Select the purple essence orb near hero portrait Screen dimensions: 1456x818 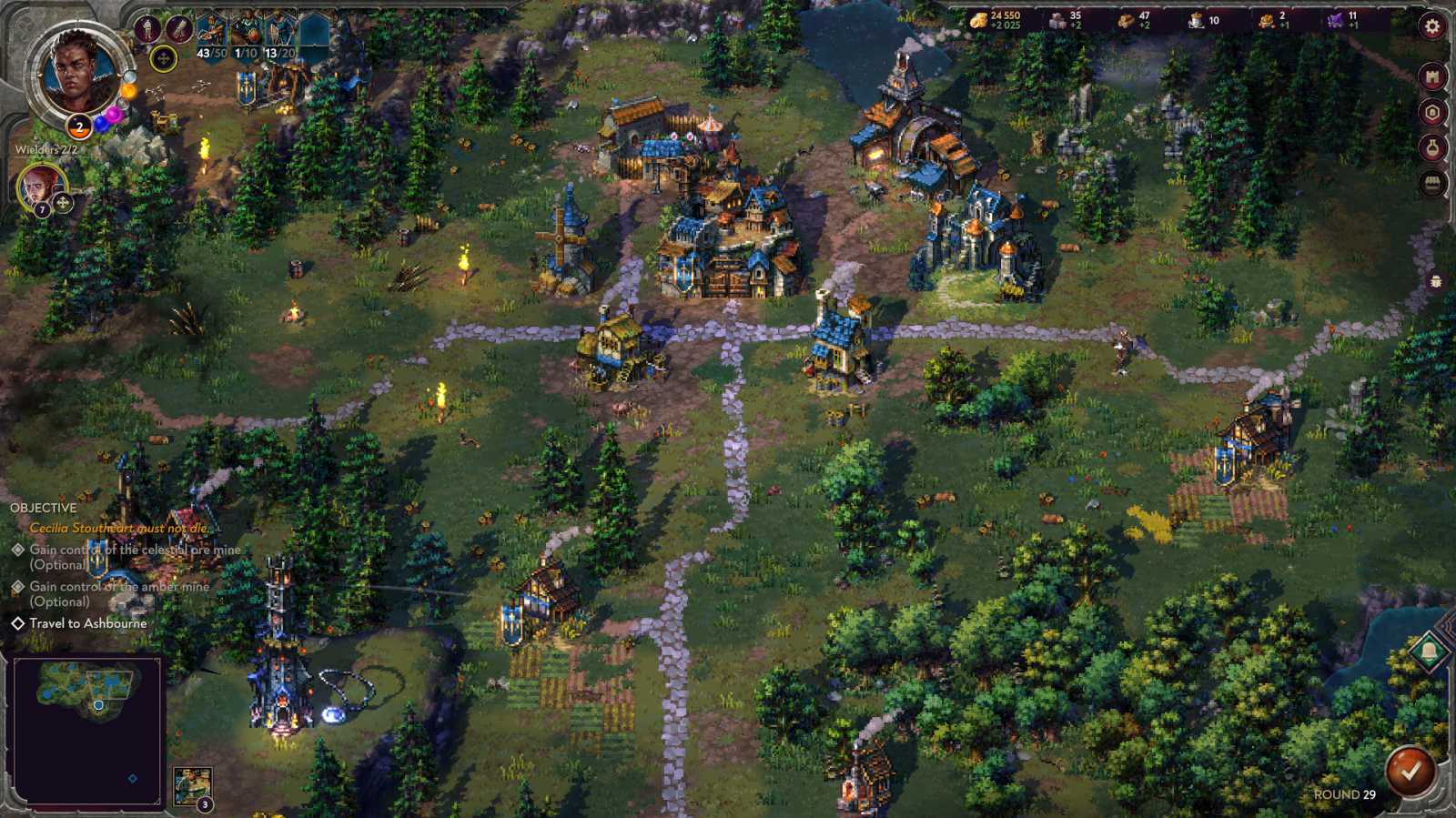click(x=113, y=116)
